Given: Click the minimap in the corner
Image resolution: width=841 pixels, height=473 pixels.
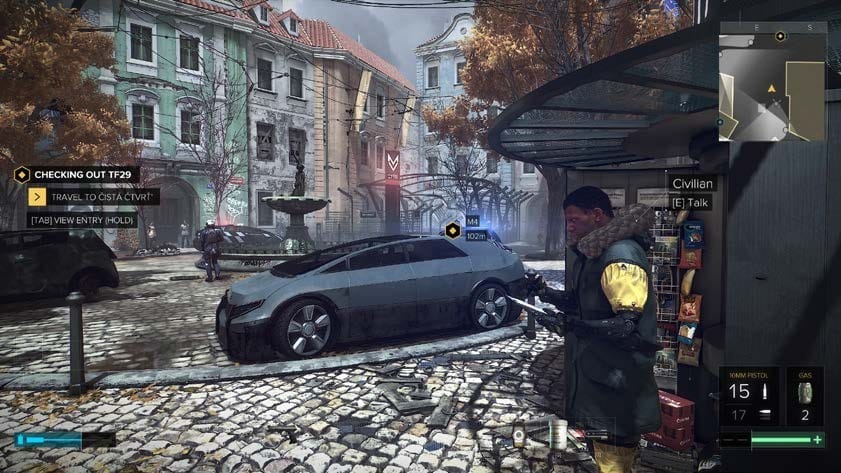Looking at the screenshot, I should [771, 81].
